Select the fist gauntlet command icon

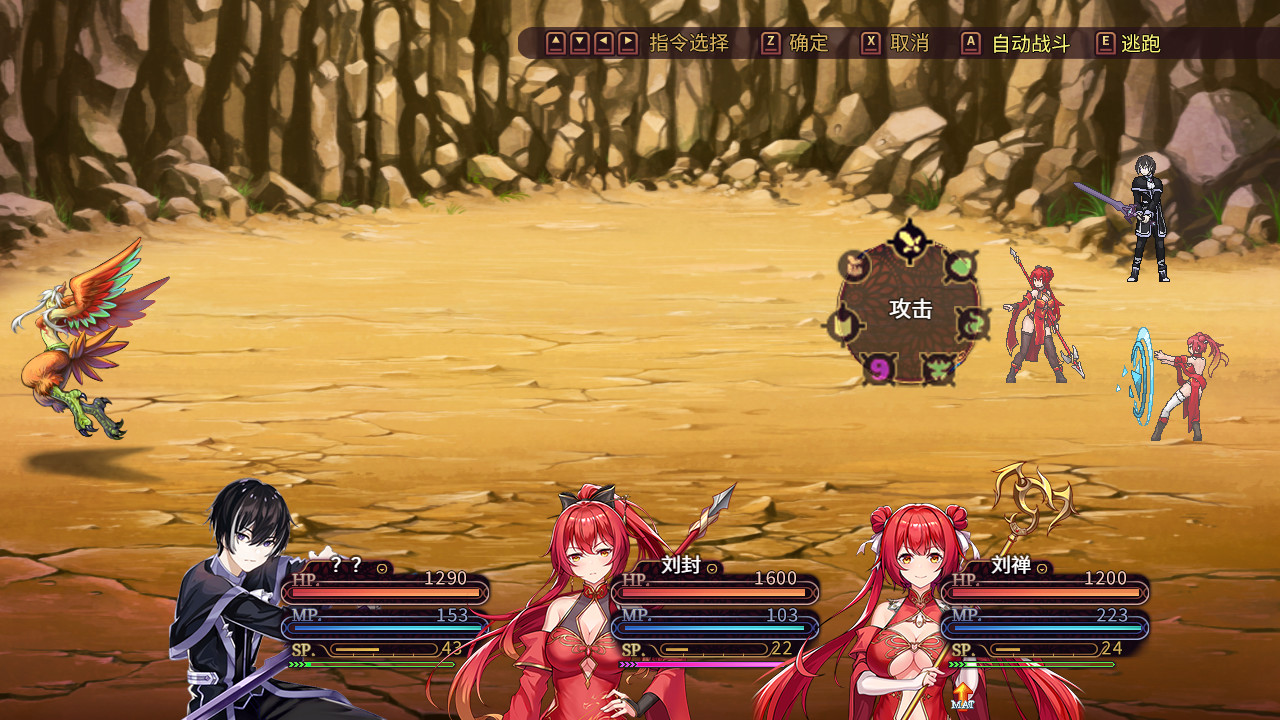point(855,266)
